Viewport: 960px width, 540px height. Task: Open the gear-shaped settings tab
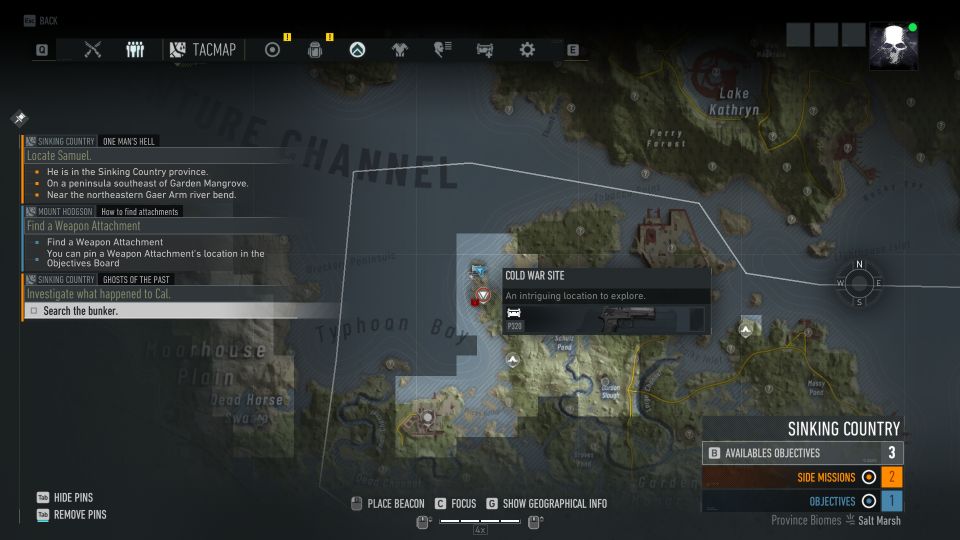527,50
